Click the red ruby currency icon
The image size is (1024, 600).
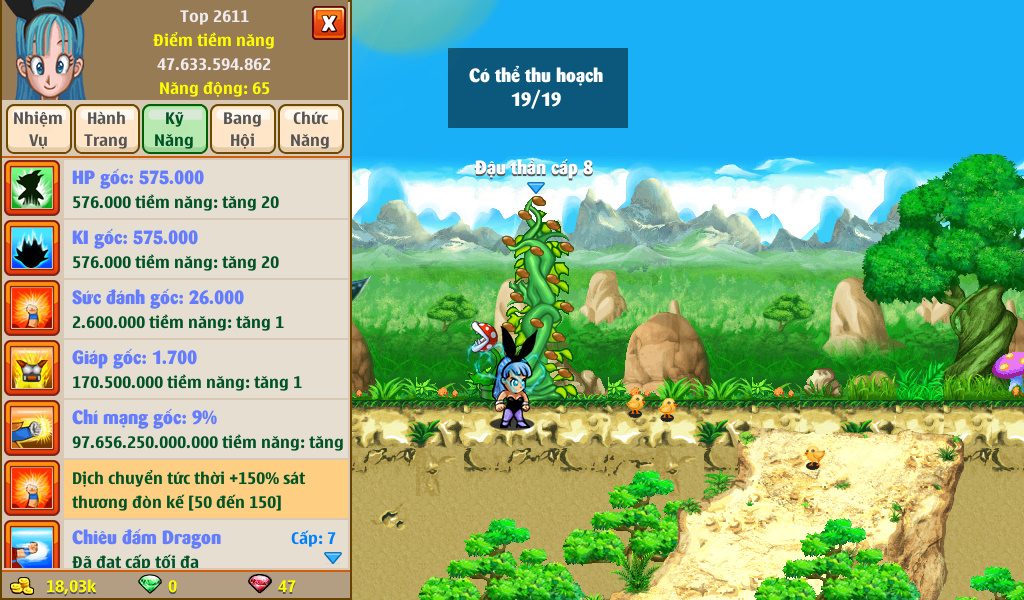259,585
